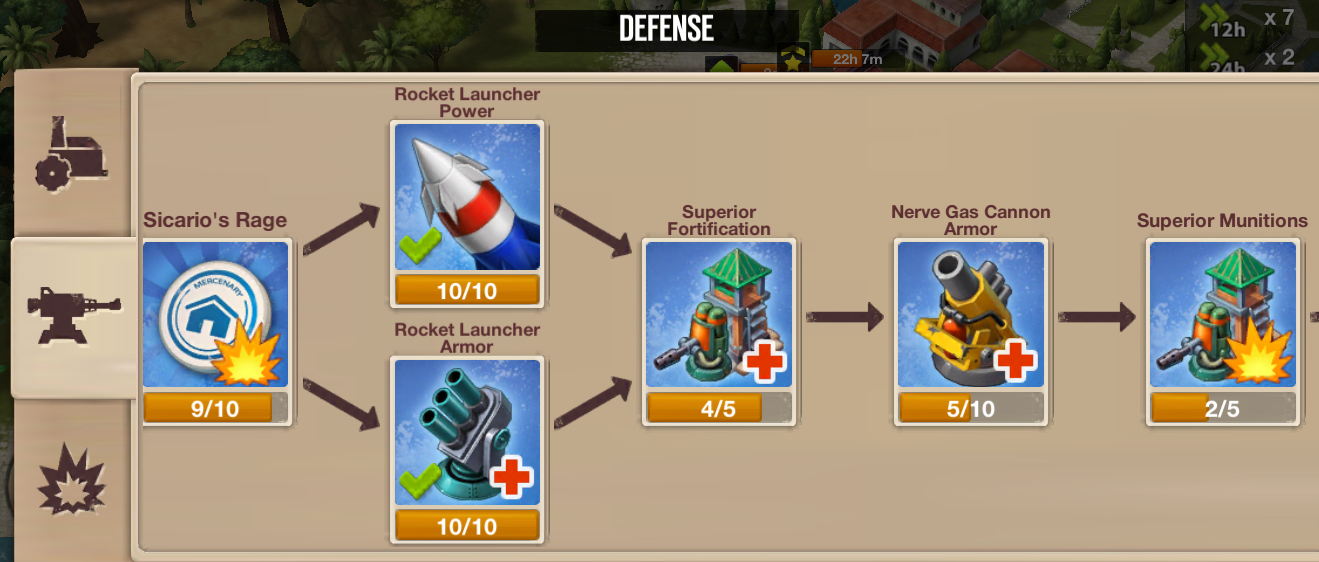The width and height of the screenshot is (1319, 562).
Task: Choose the Rocket Launcher Armor research
Action: pyautogui.click(x=467, y=433)
